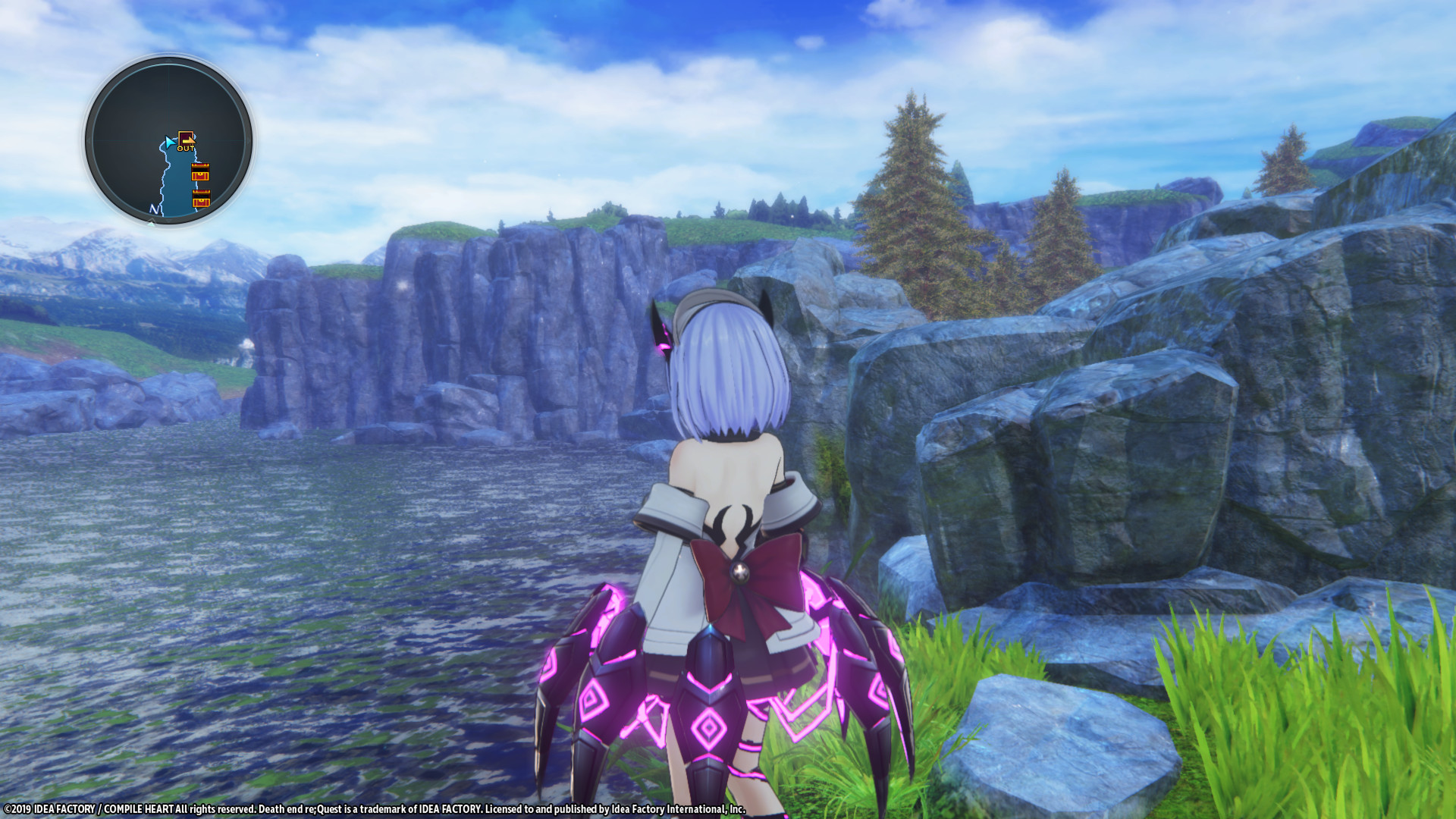Click the lower treasure chest icon on the minimap
The width and height of the screenshot is (1456, 819).
click(201, 198)
